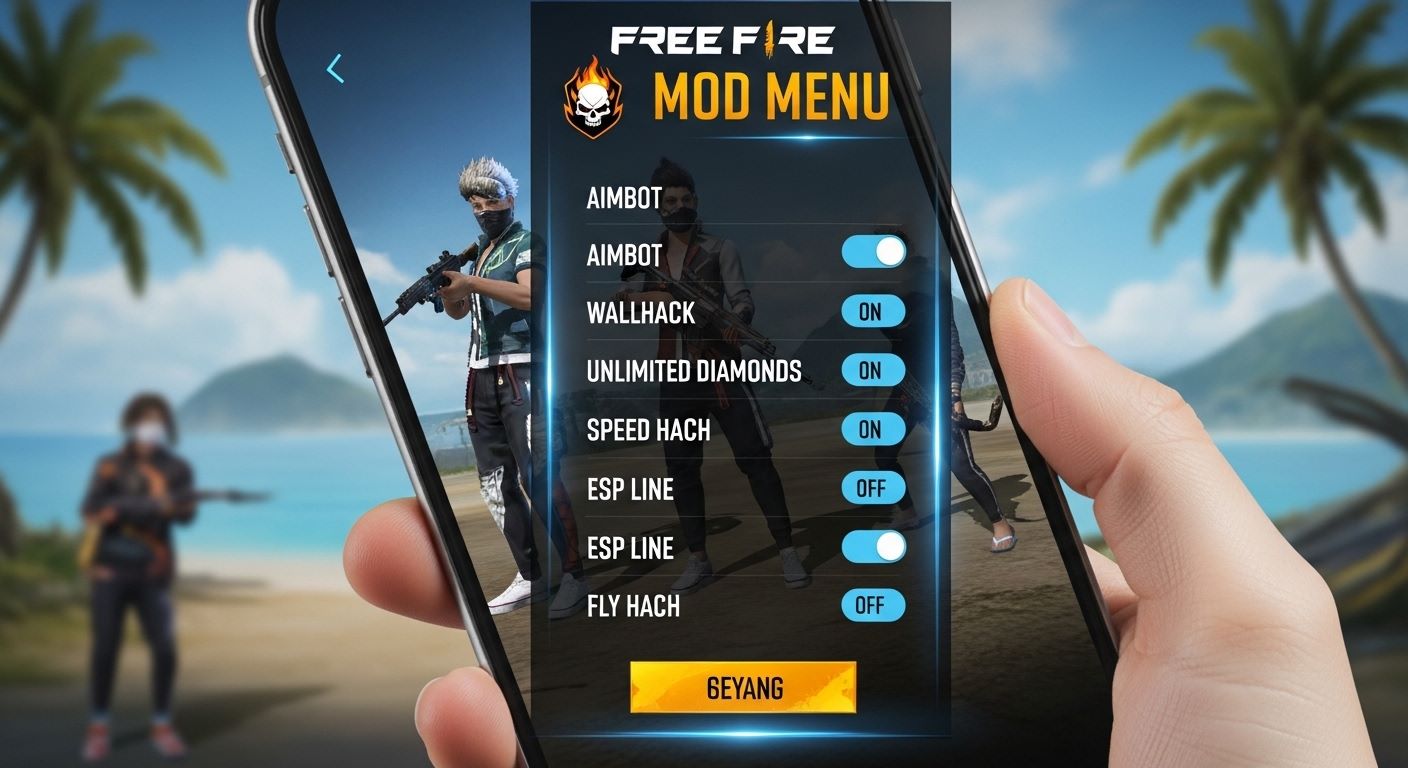The height and width of the screenshot is (768, 1408).
Task: Tap the back arrow on the phone screen
Action: [335, 68]
